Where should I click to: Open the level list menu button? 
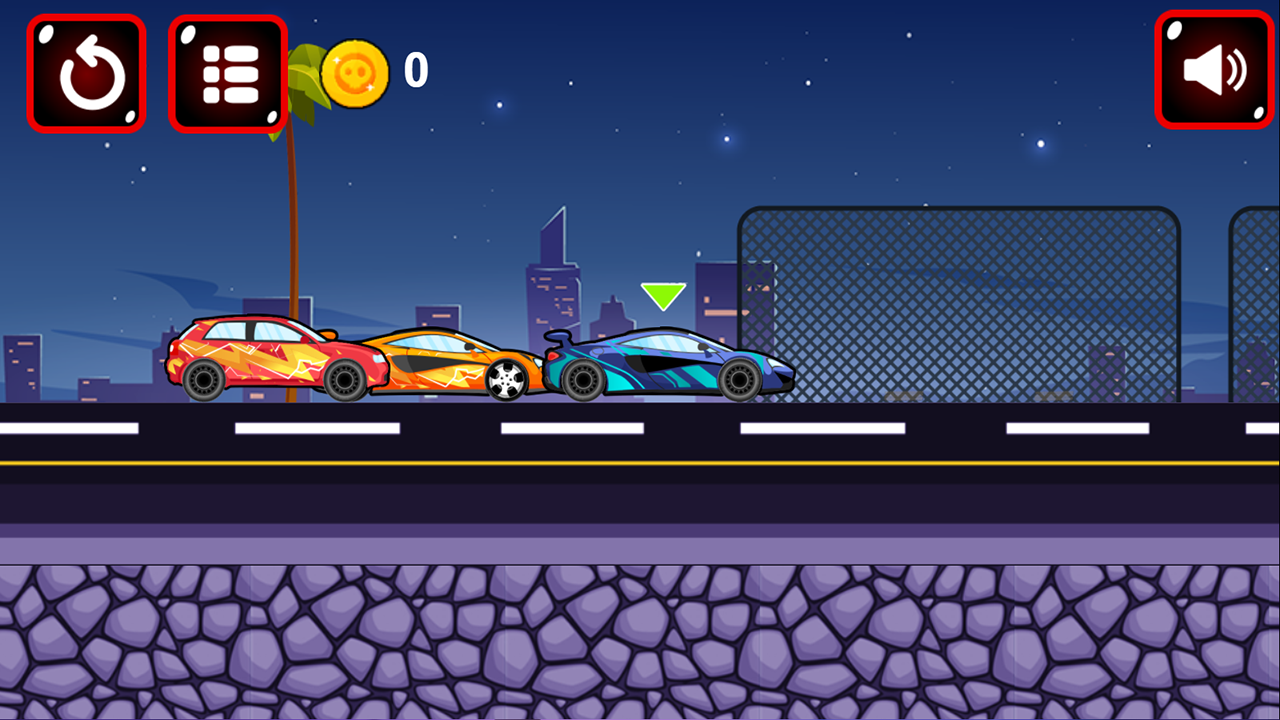(x=229, y=73)
